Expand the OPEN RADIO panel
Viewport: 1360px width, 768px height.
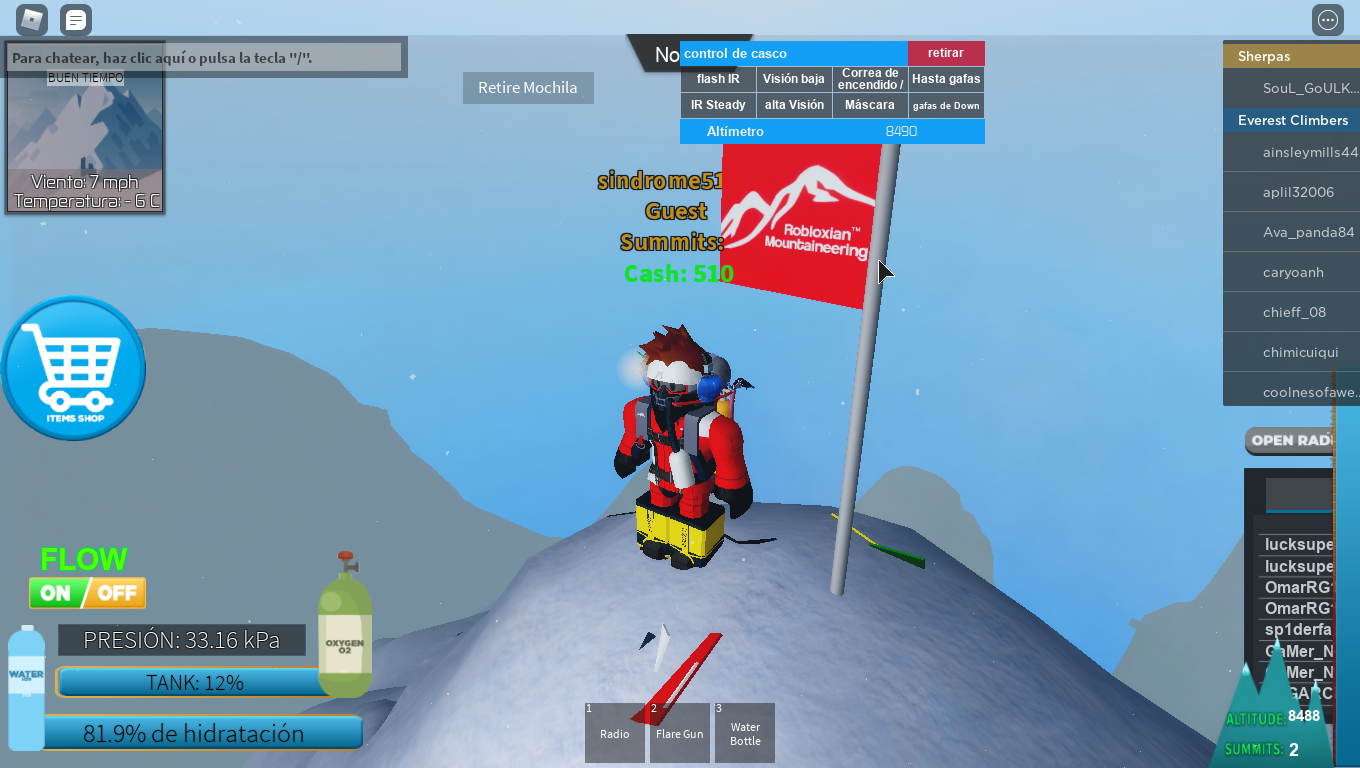pos(1291,441)
